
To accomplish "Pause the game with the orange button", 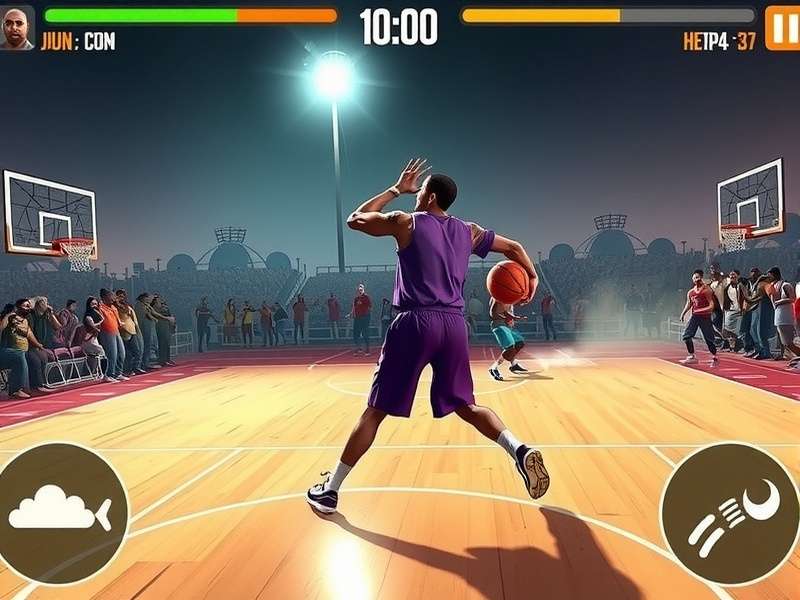I will point(782,27).
